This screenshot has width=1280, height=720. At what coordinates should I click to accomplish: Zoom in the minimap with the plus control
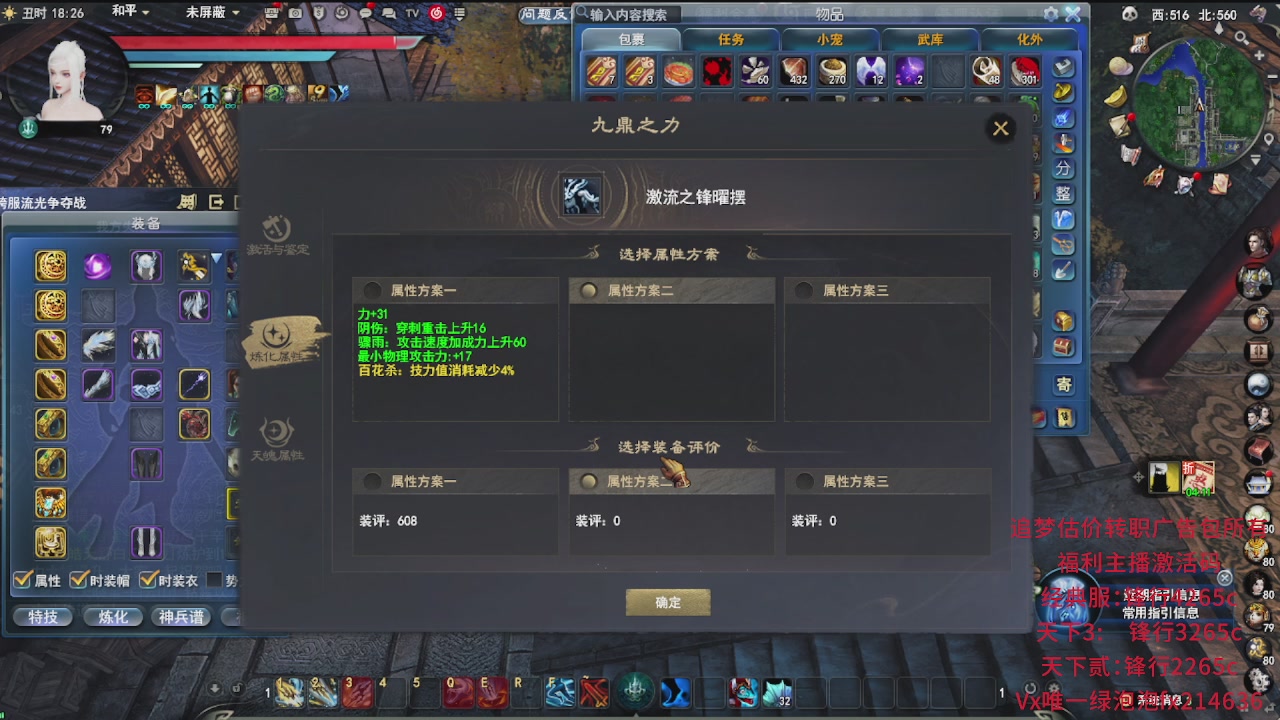pos(1259,55)
